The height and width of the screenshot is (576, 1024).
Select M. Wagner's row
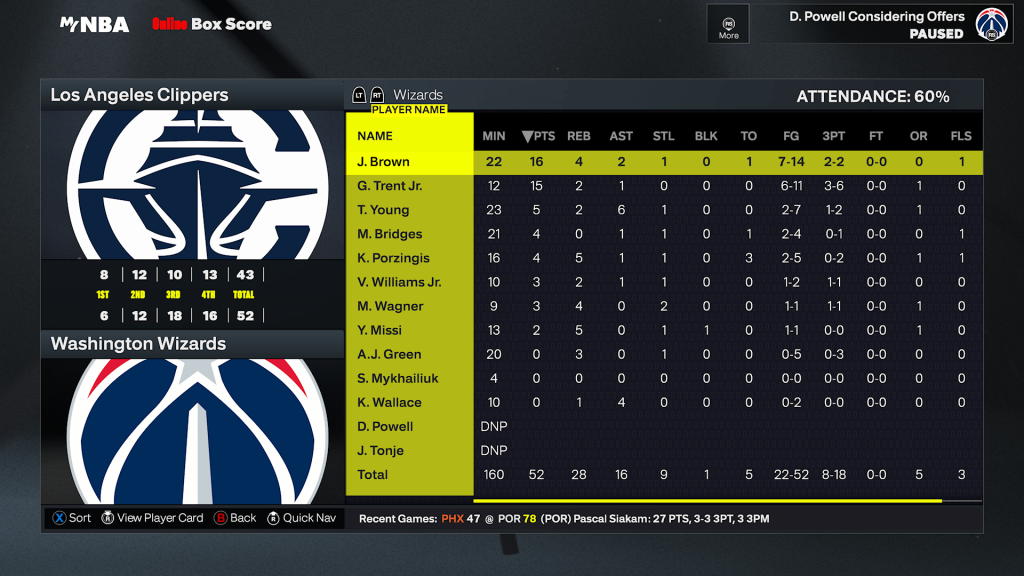390,306
